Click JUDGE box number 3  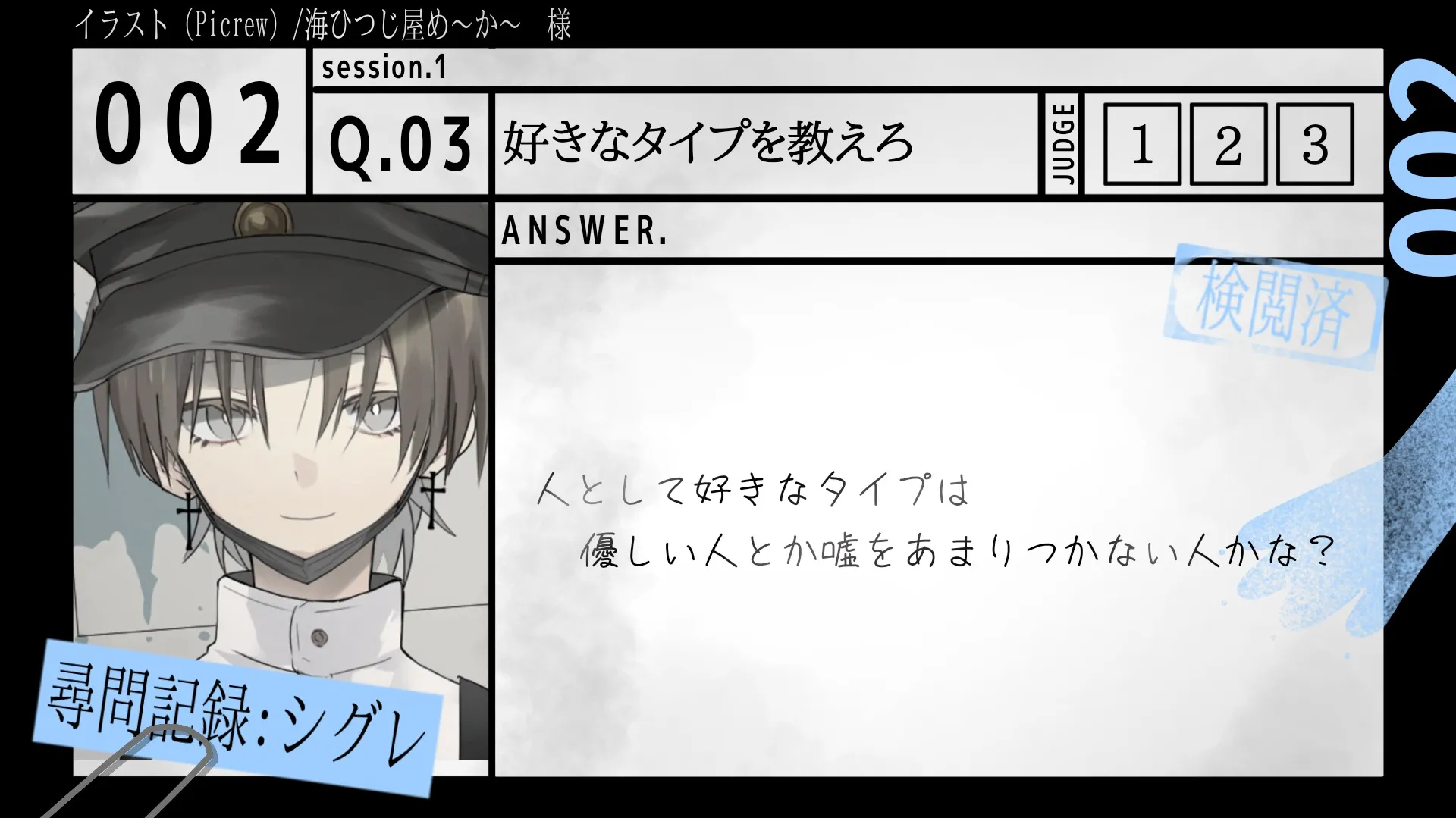click(1315, 144)
